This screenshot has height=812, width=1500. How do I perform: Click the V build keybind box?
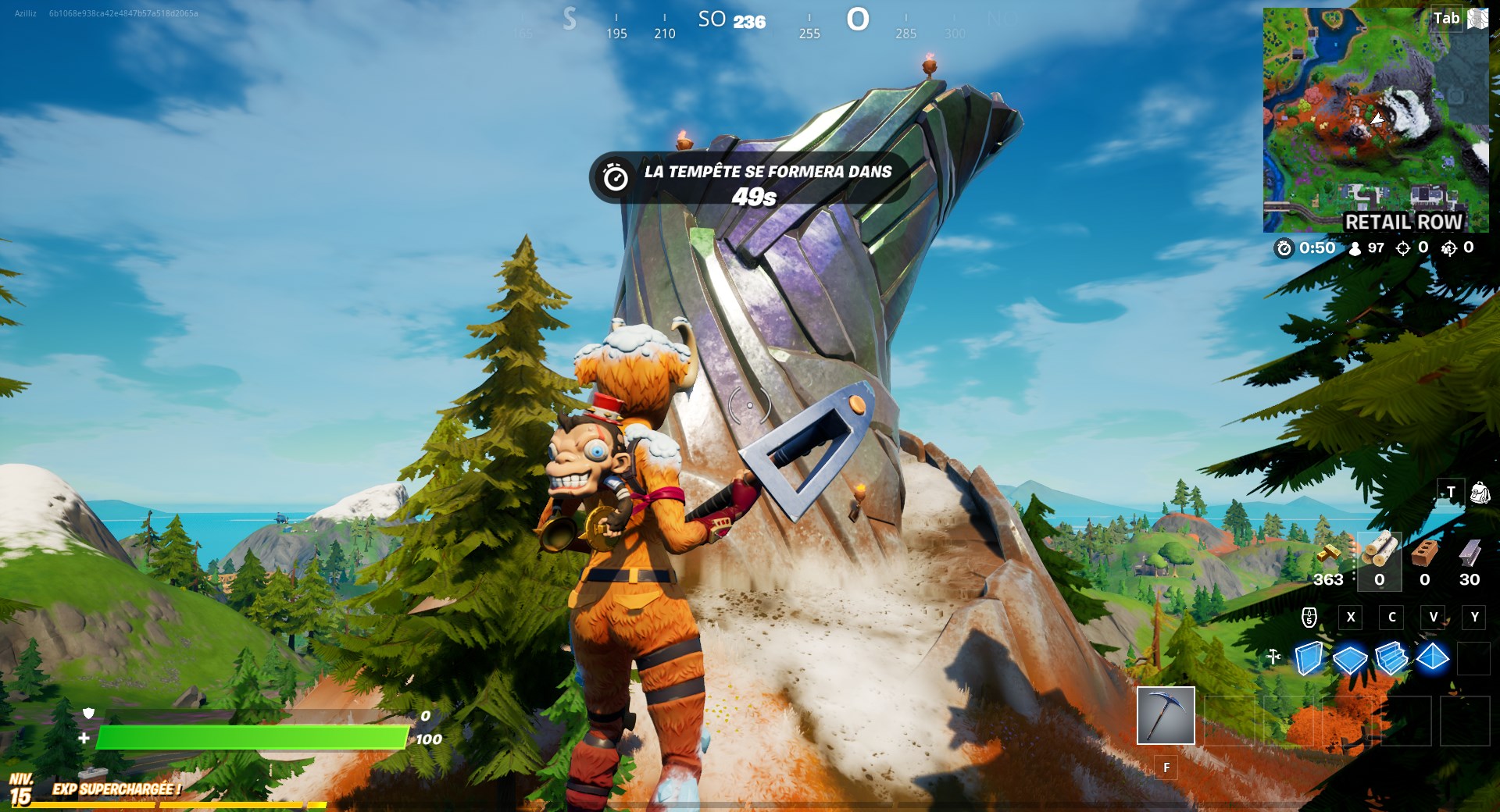(1433, 618)
